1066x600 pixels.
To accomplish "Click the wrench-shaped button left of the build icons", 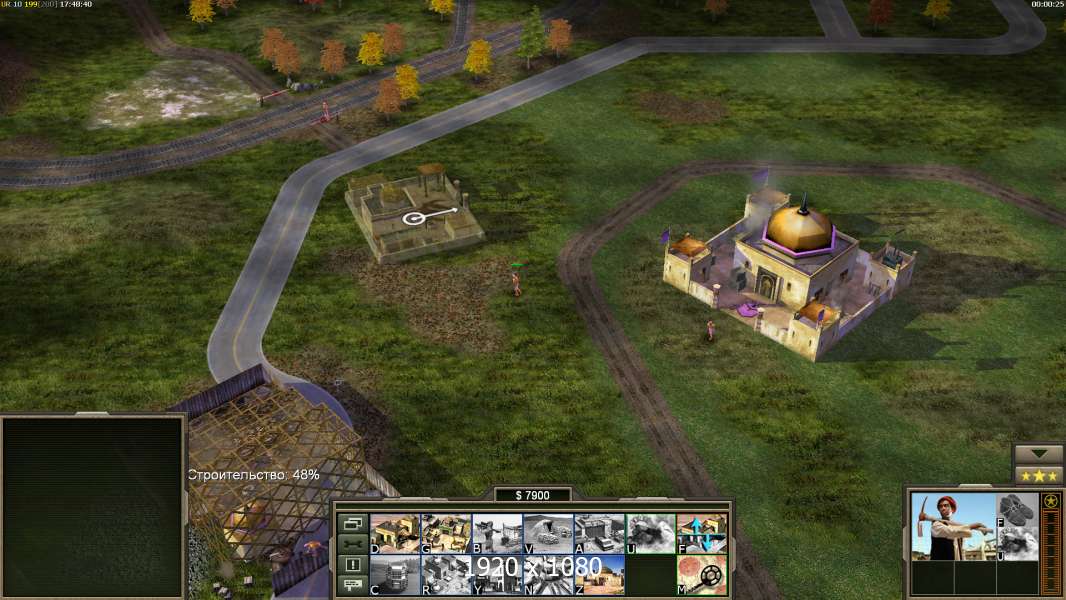I will coord(352,544).
